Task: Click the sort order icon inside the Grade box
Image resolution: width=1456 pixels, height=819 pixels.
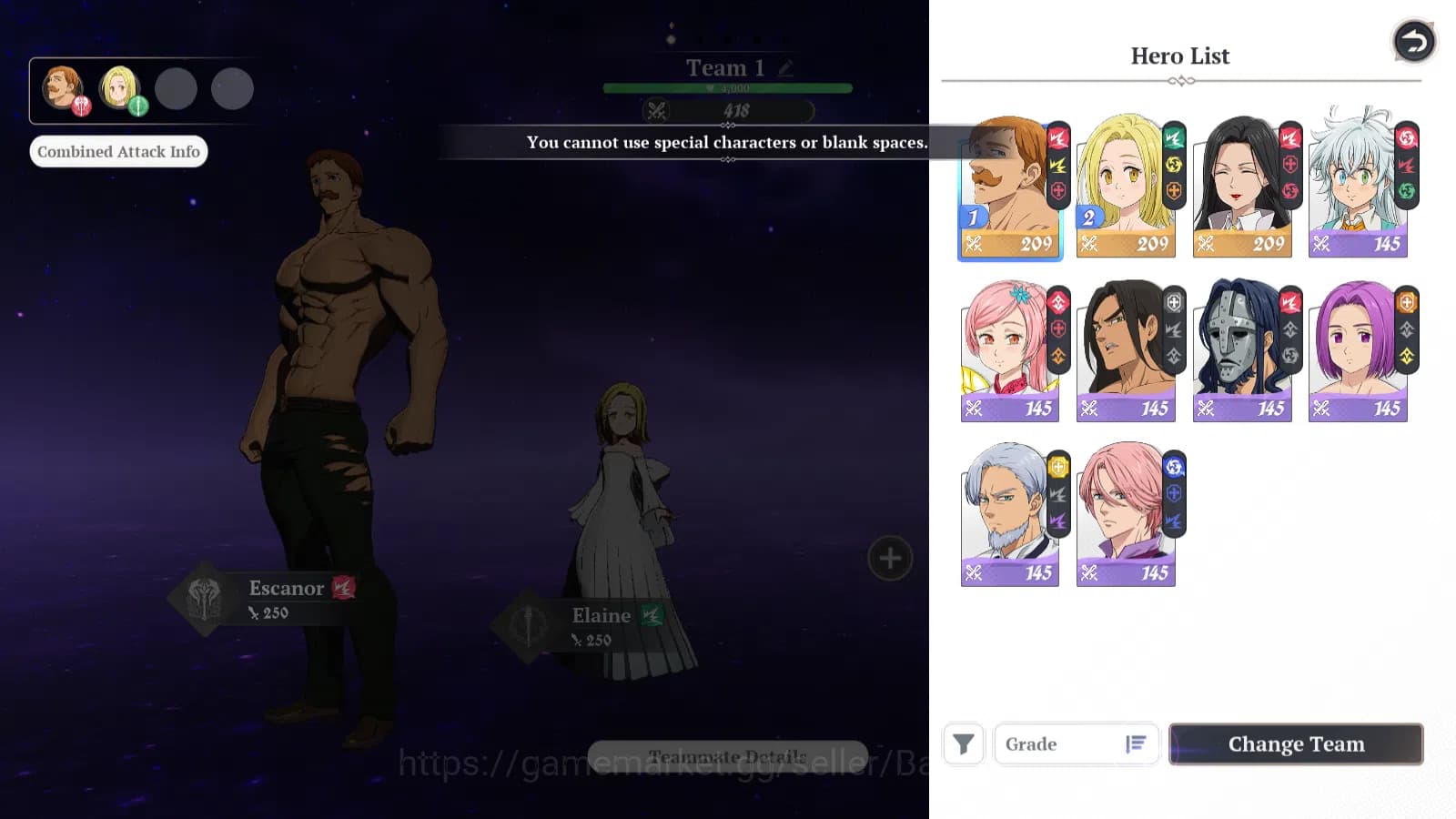Action: (1136, 743)
